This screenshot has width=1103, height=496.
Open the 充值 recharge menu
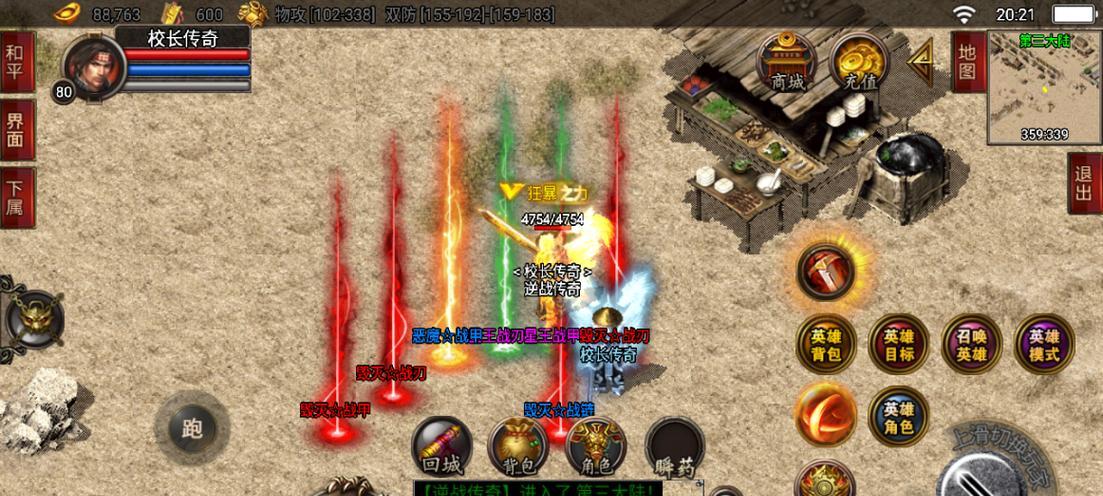point(859,60)
